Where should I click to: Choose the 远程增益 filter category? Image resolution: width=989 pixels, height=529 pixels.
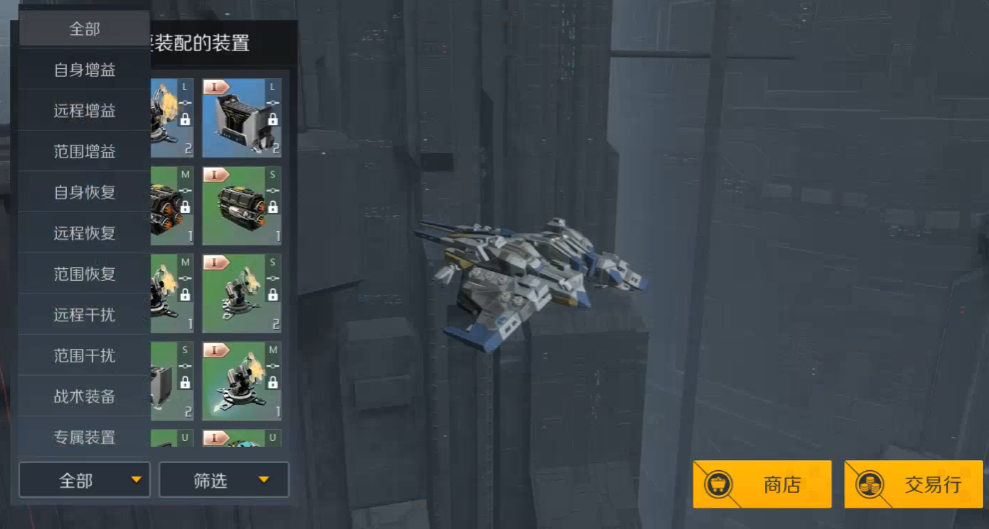click(84, 111)
